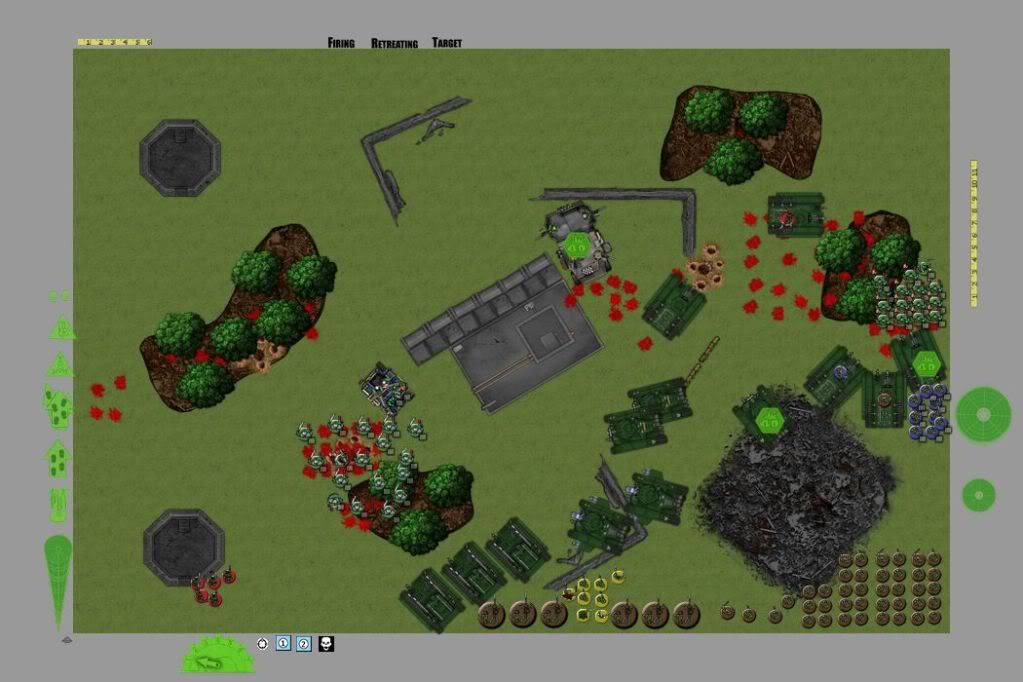Viewport: 1023px width, 682px height.
Task: Select the horizontal yellow ruler
Action: coord(114,42)
